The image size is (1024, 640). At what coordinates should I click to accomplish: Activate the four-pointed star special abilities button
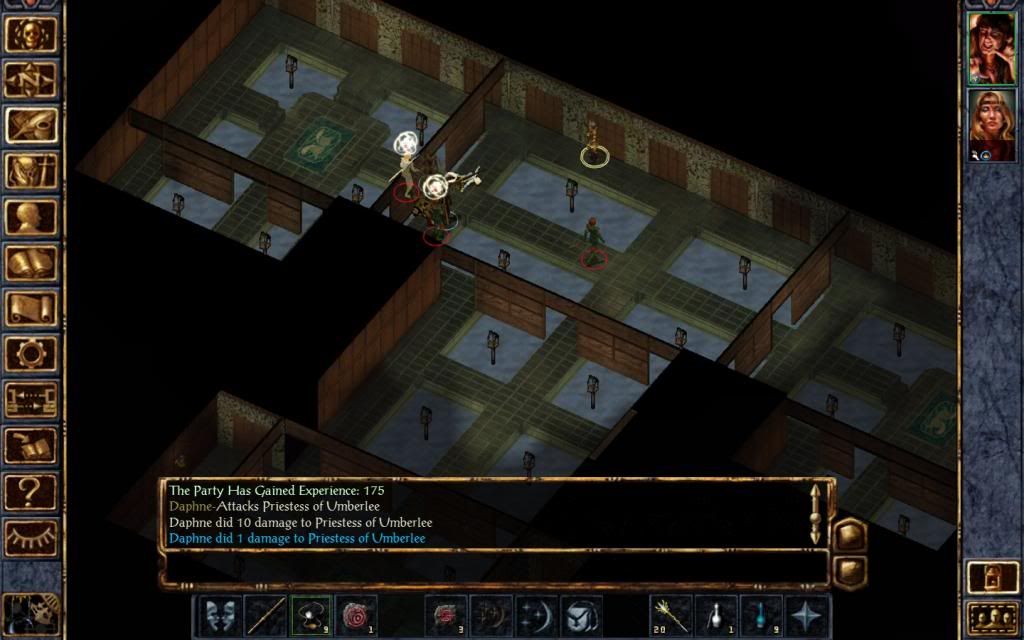click(806, 616)
